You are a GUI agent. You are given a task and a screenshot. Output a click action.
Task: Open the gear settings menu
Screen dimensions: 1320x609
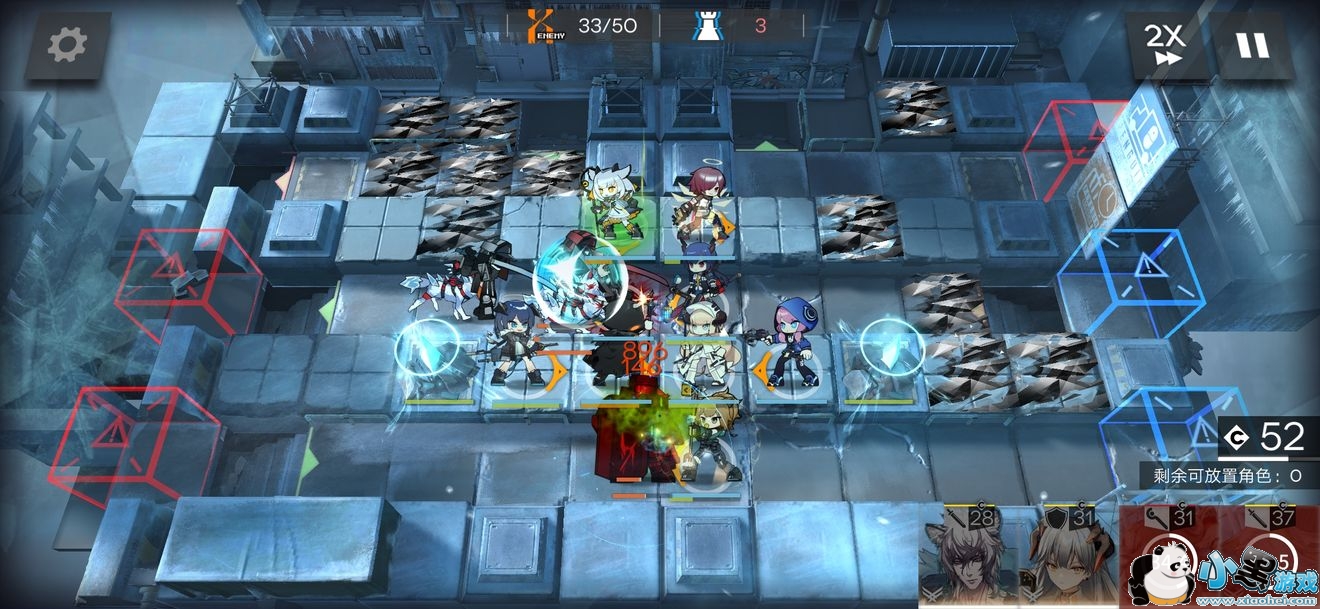pyautogui.click(x=67, y=45)
